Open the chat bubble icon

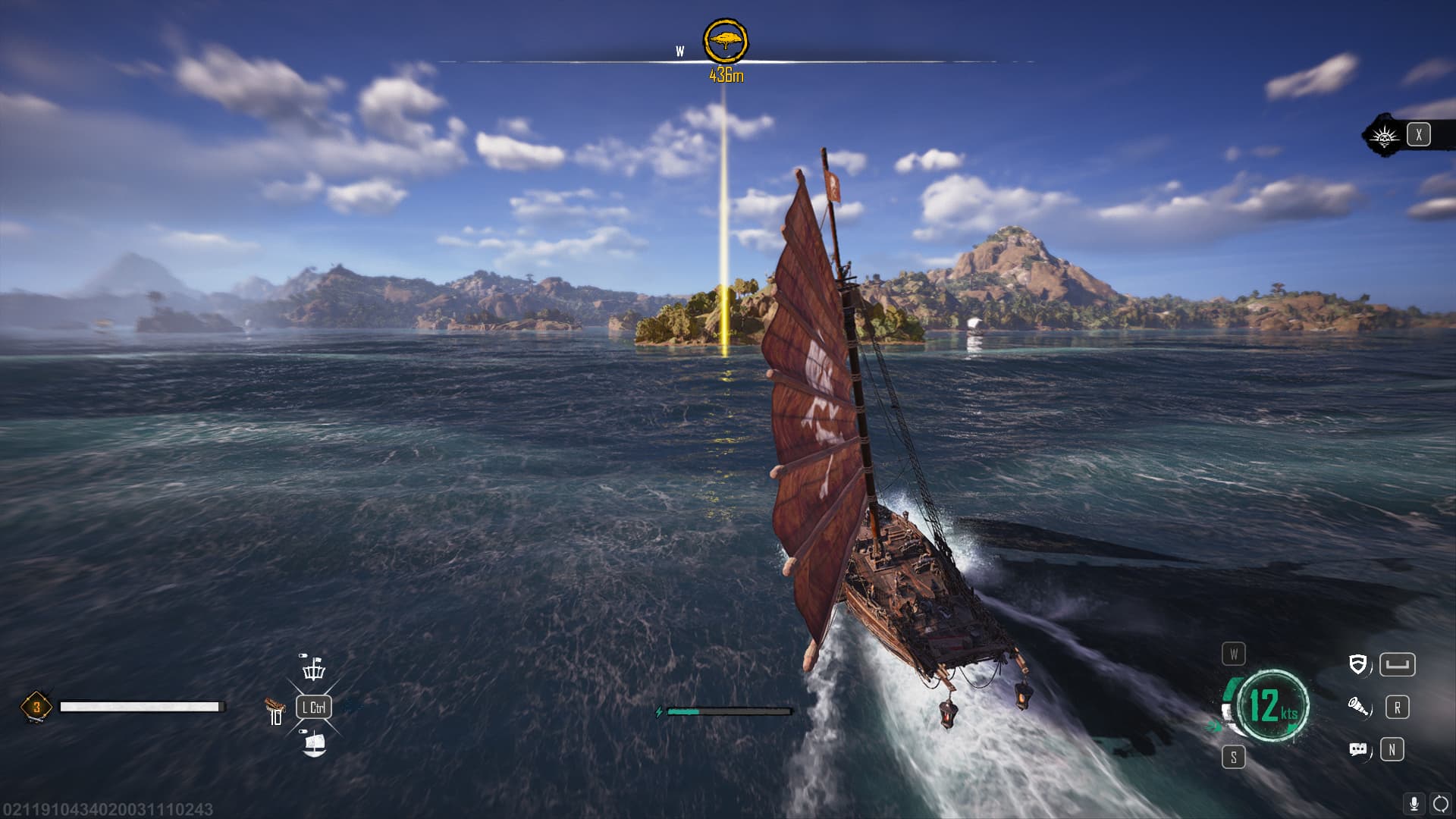(x=1358, y=750)
